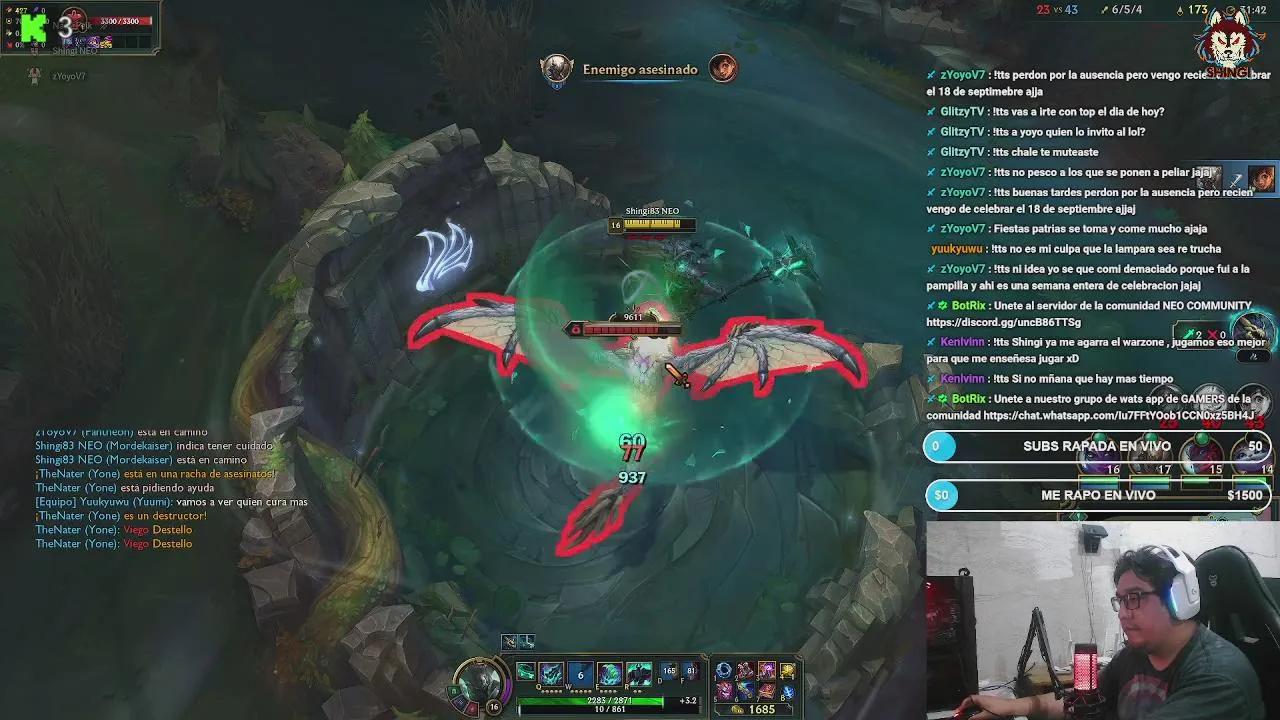
Task: Cast Mordekaiser's Q ability icon
Action: (551, 673)
